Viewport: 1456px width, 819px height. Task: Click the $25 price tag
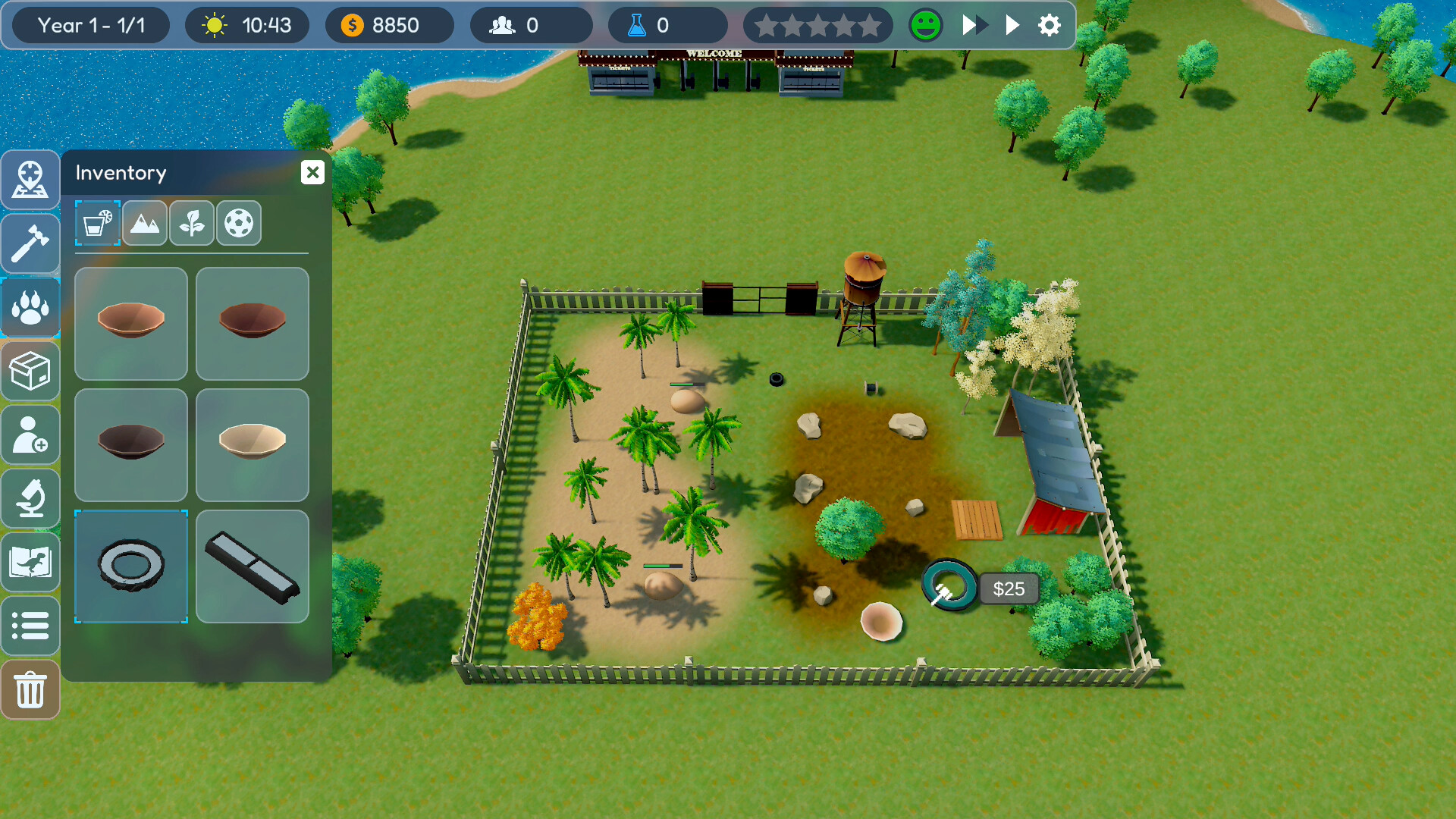(1009, 588)
